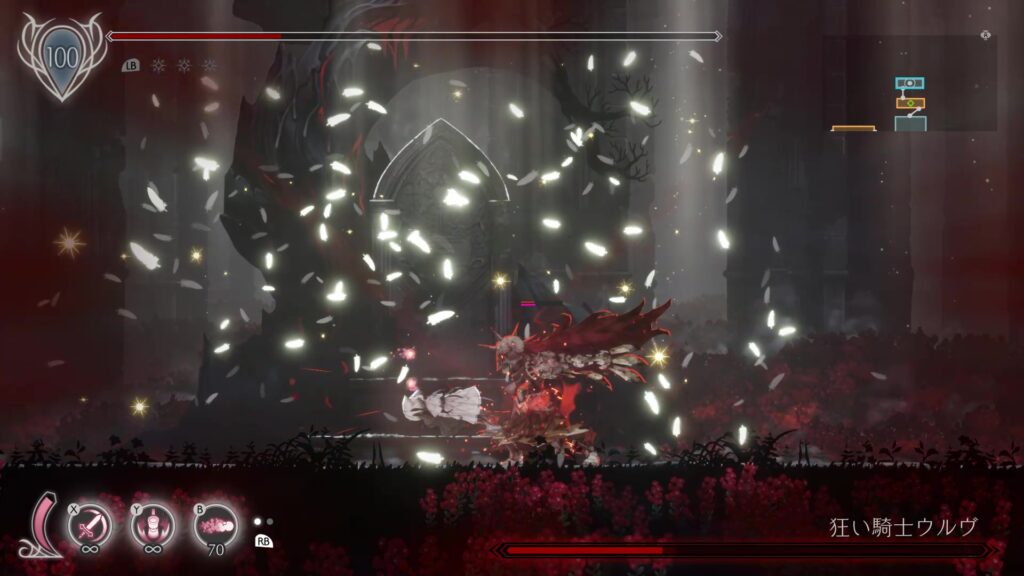Viewport: 1024px width, 576px height.
Task: Trigger the spirit skill showing 70 uses
Action: (215, 523)
